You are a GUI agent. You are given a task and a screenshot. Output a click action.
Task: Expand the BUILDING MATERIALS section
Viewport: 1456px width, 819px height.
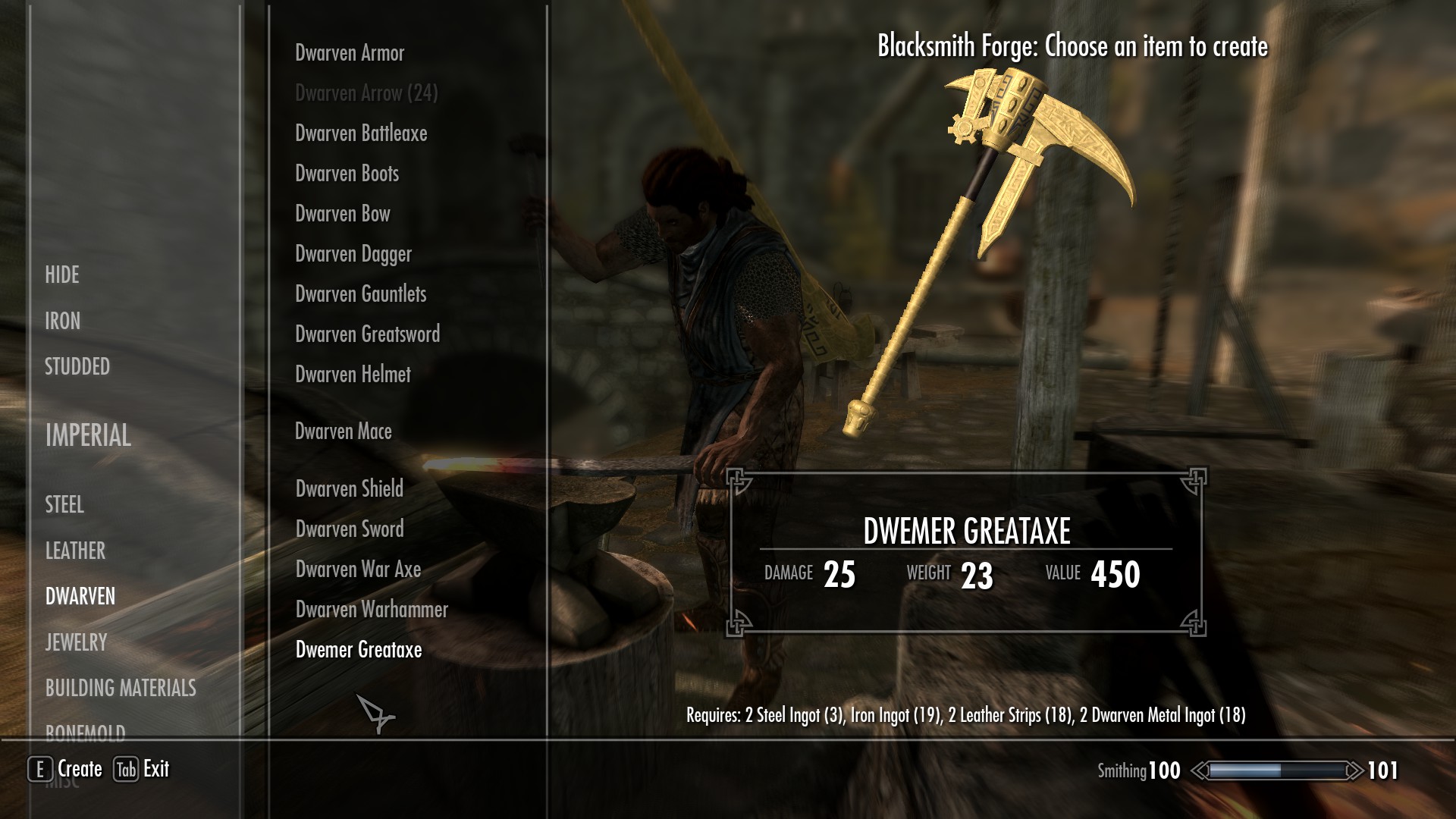click(121, 689)
